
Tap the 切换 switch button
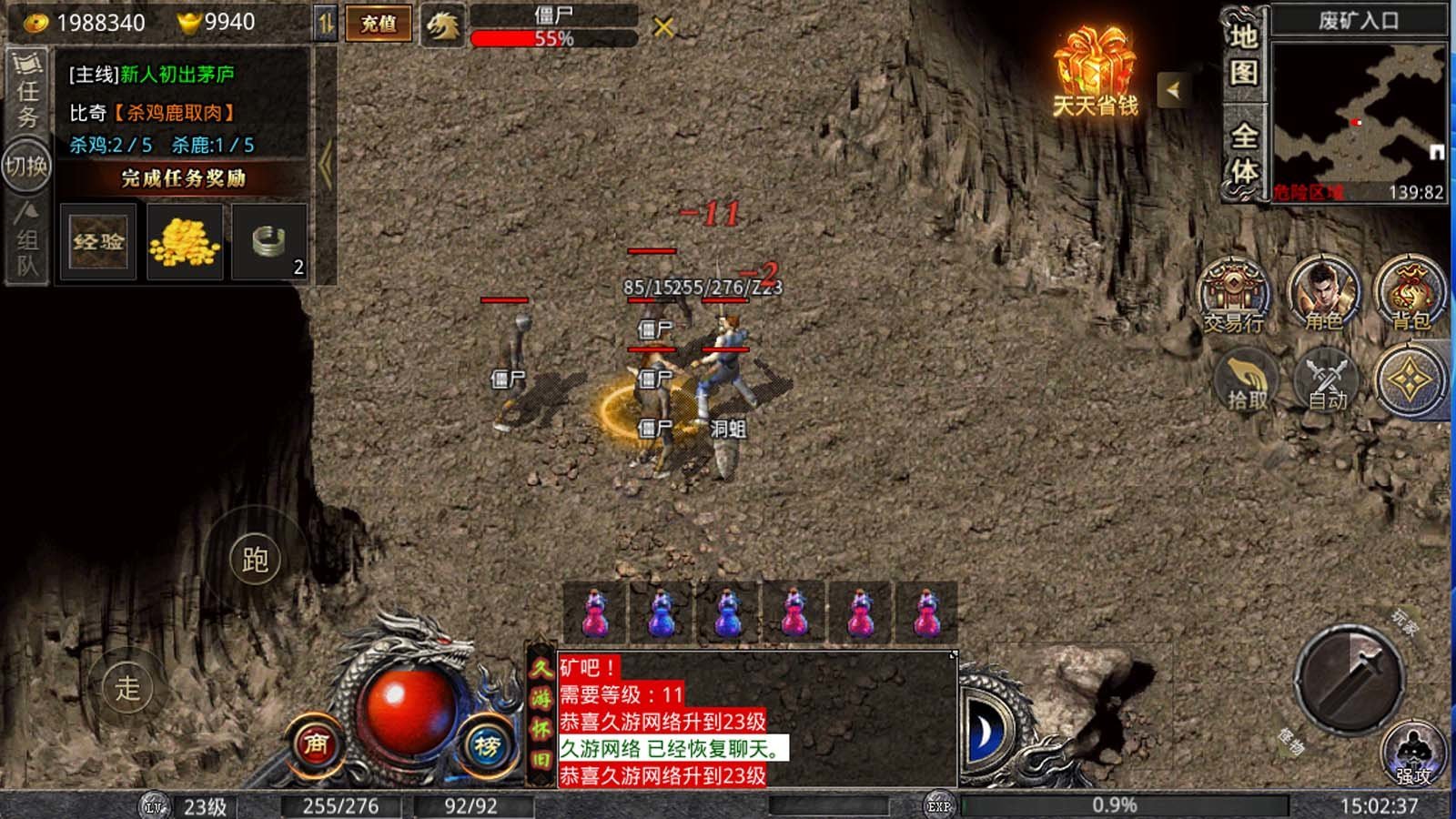pos(26,166)
